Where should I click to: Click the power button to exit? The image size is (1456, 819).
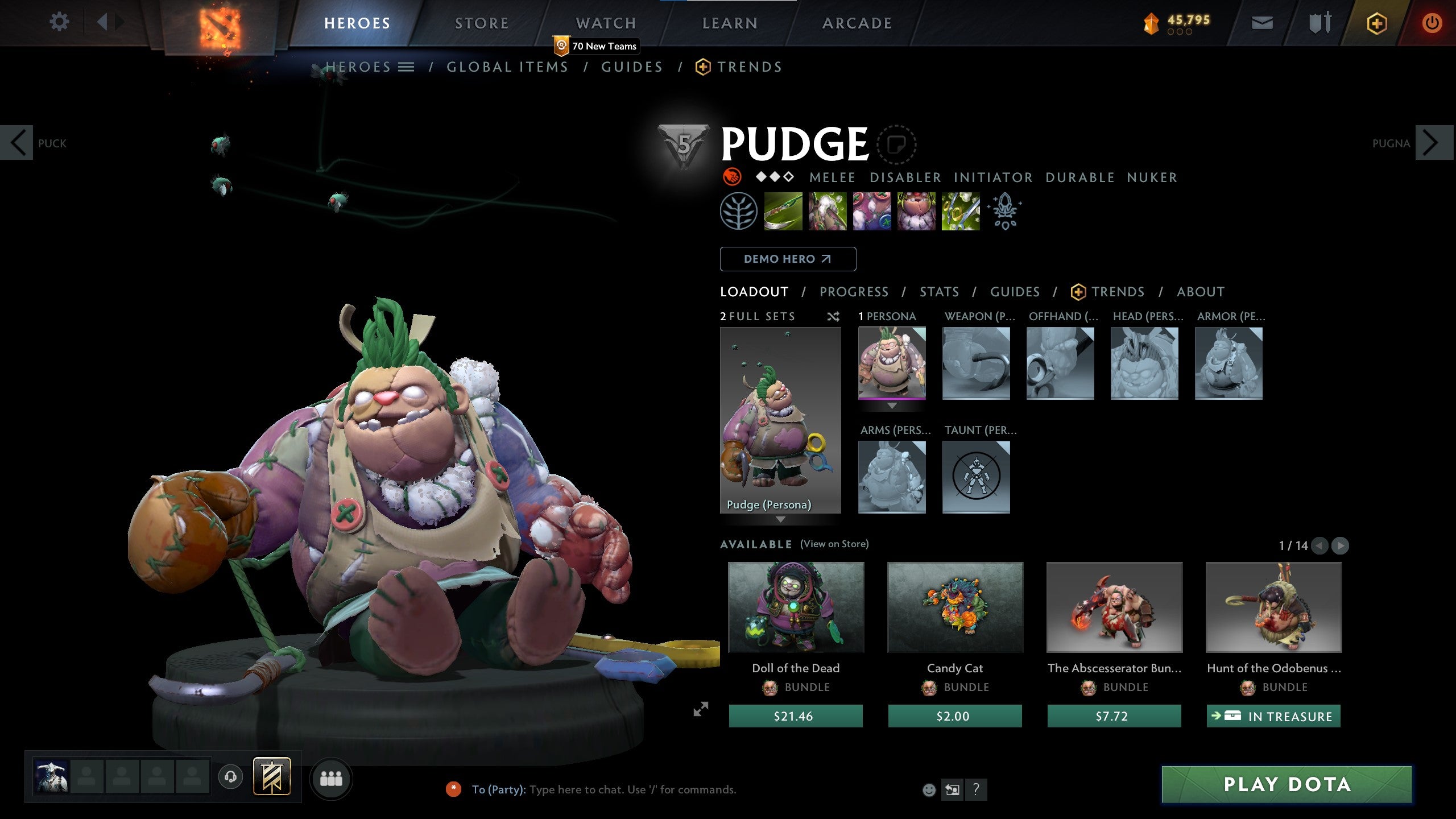1433,24
